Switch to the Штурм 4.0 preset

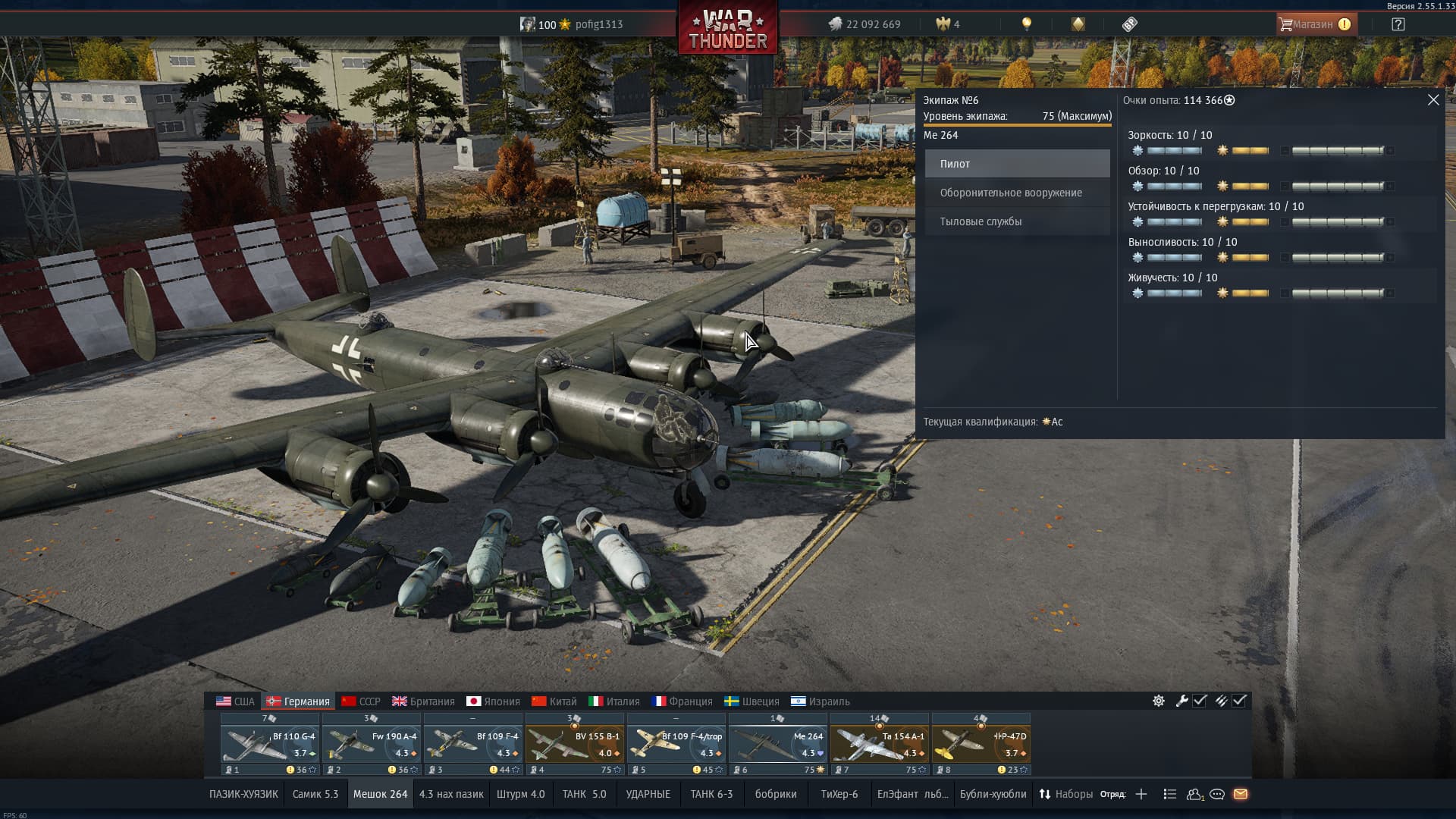pos(520,794)
